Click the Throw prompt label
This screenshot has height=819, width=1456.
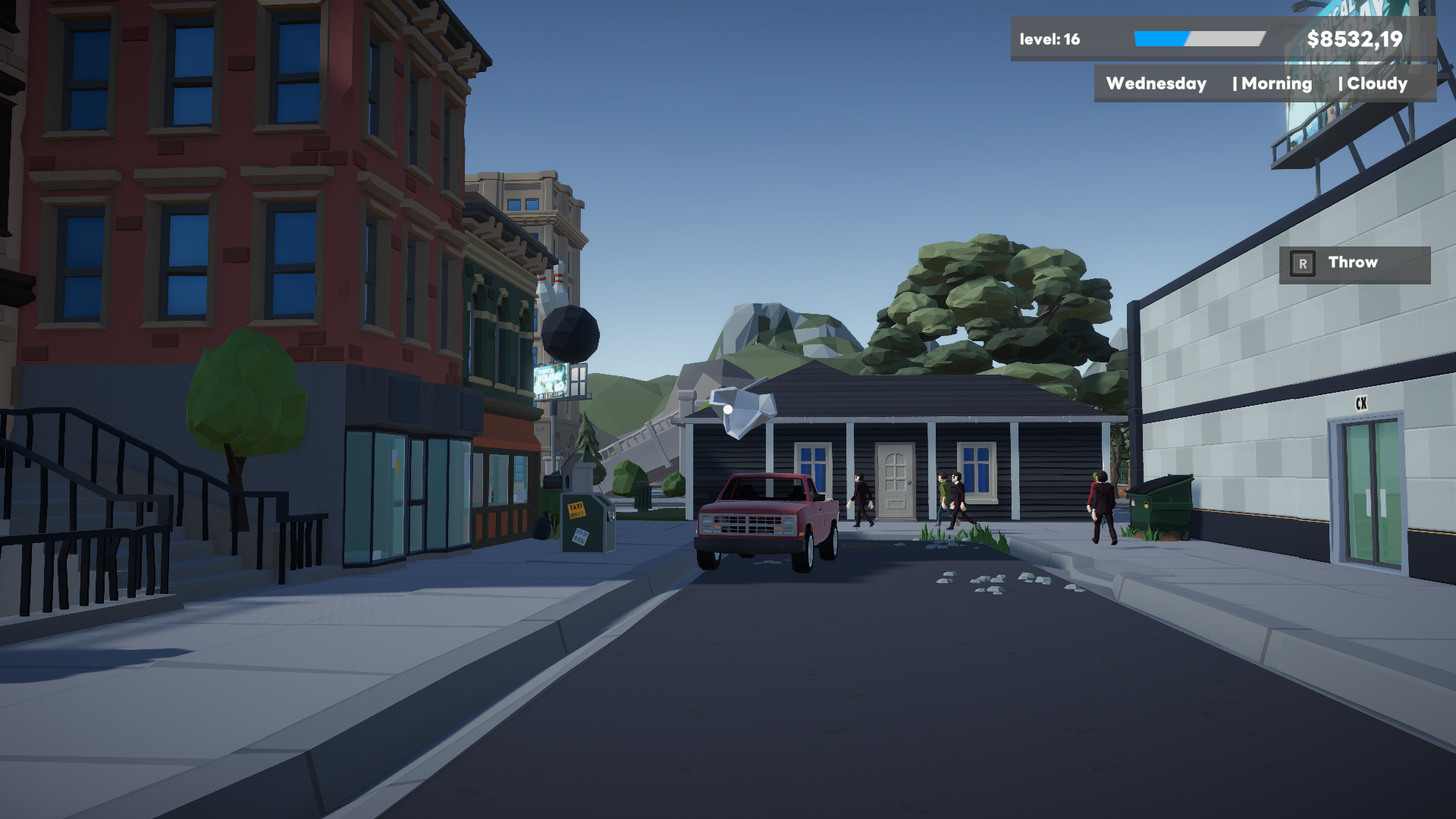pyautogui.click(x=1352, y=262)
